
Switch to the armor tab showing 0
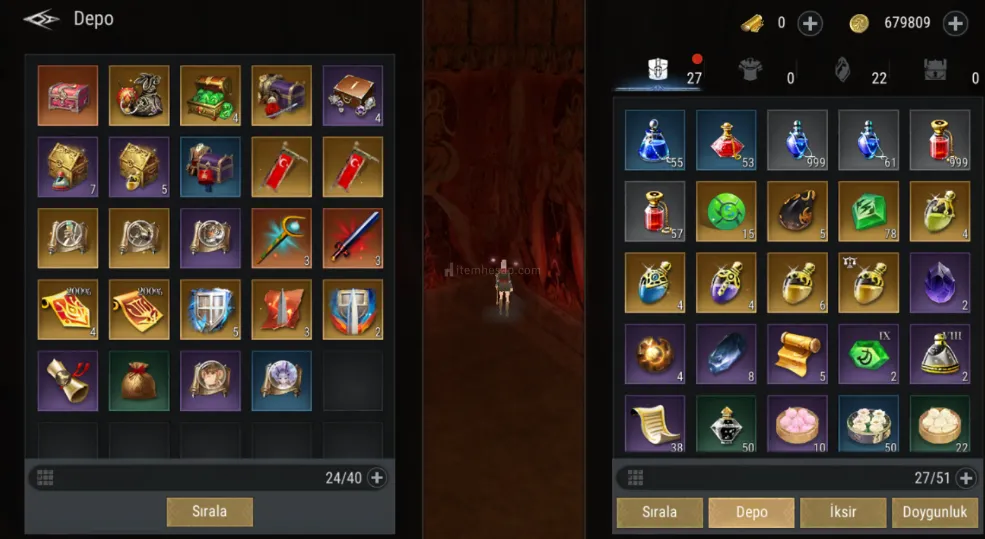(x=749, y=70)
